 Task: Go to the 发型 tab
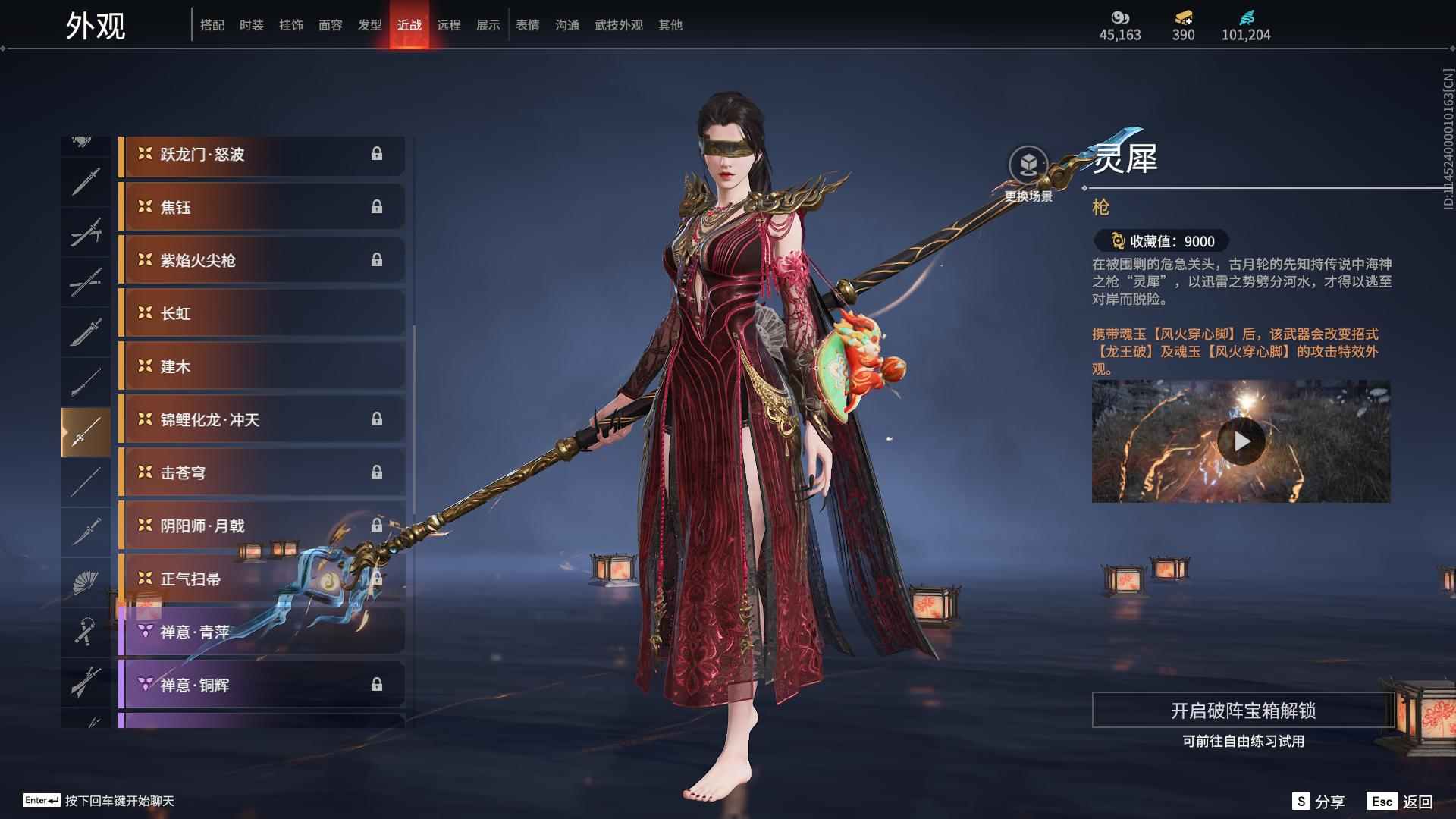click(369, 25)
